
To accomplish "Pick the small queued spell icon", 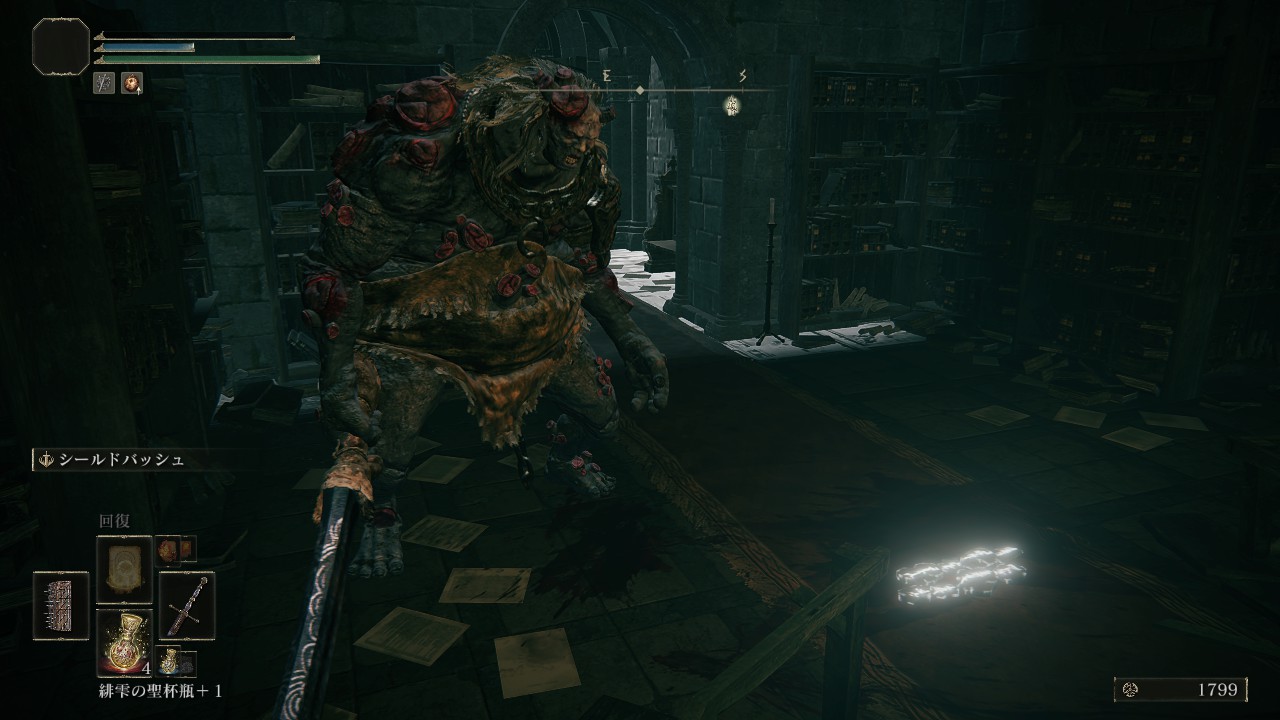I will tap(175, 549).
